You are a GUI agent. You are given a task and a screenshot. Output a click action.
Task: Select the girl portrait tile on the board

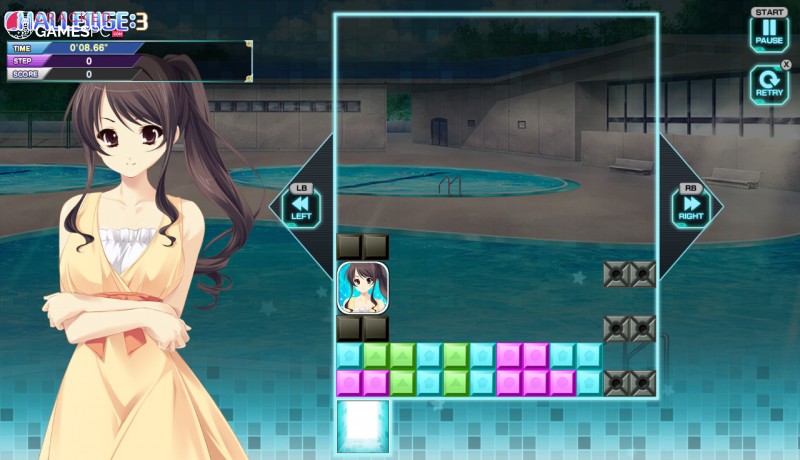tap(362, 288)
